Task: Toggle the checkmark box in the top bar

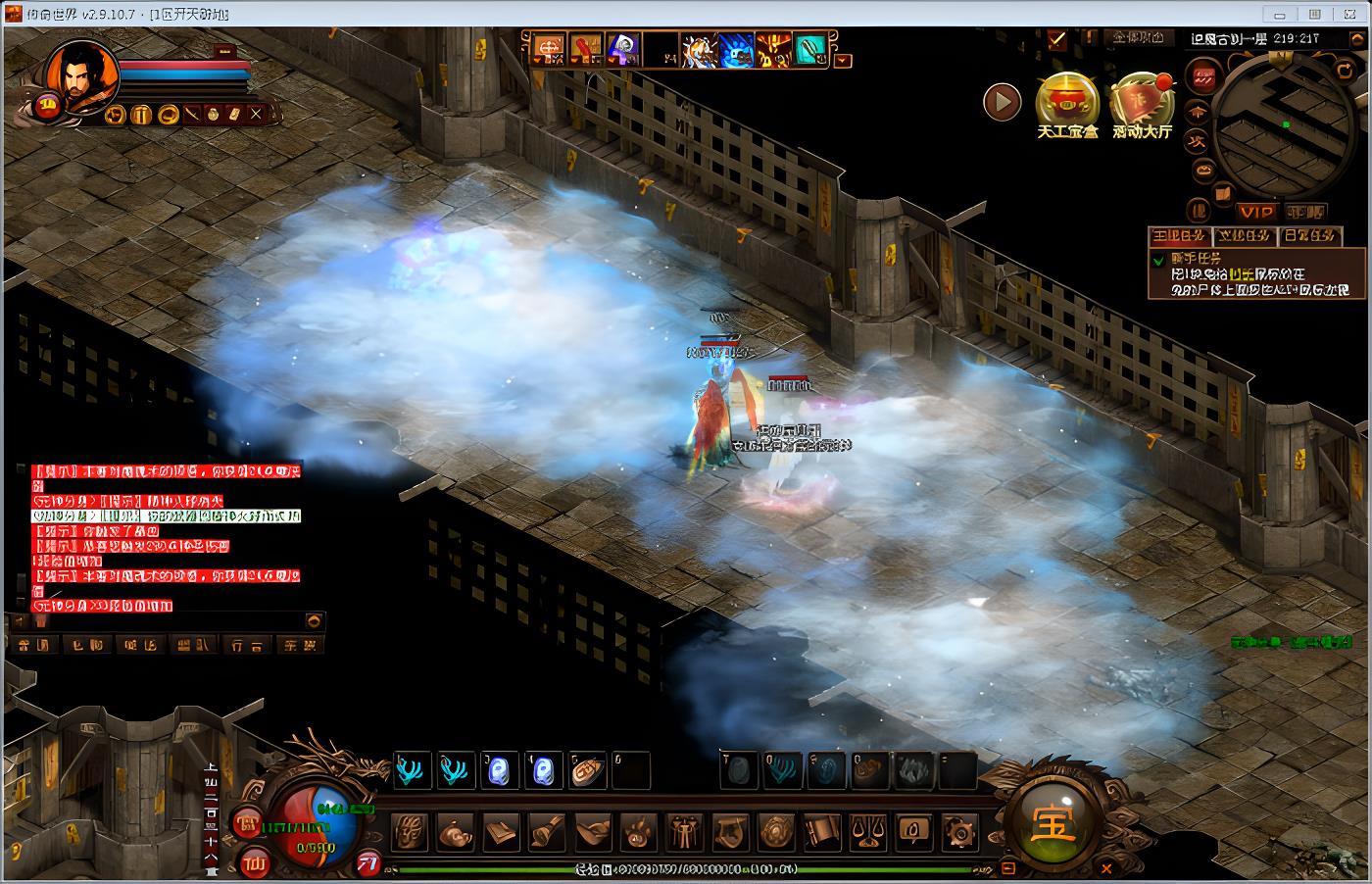Action: tap(1056, 39)
